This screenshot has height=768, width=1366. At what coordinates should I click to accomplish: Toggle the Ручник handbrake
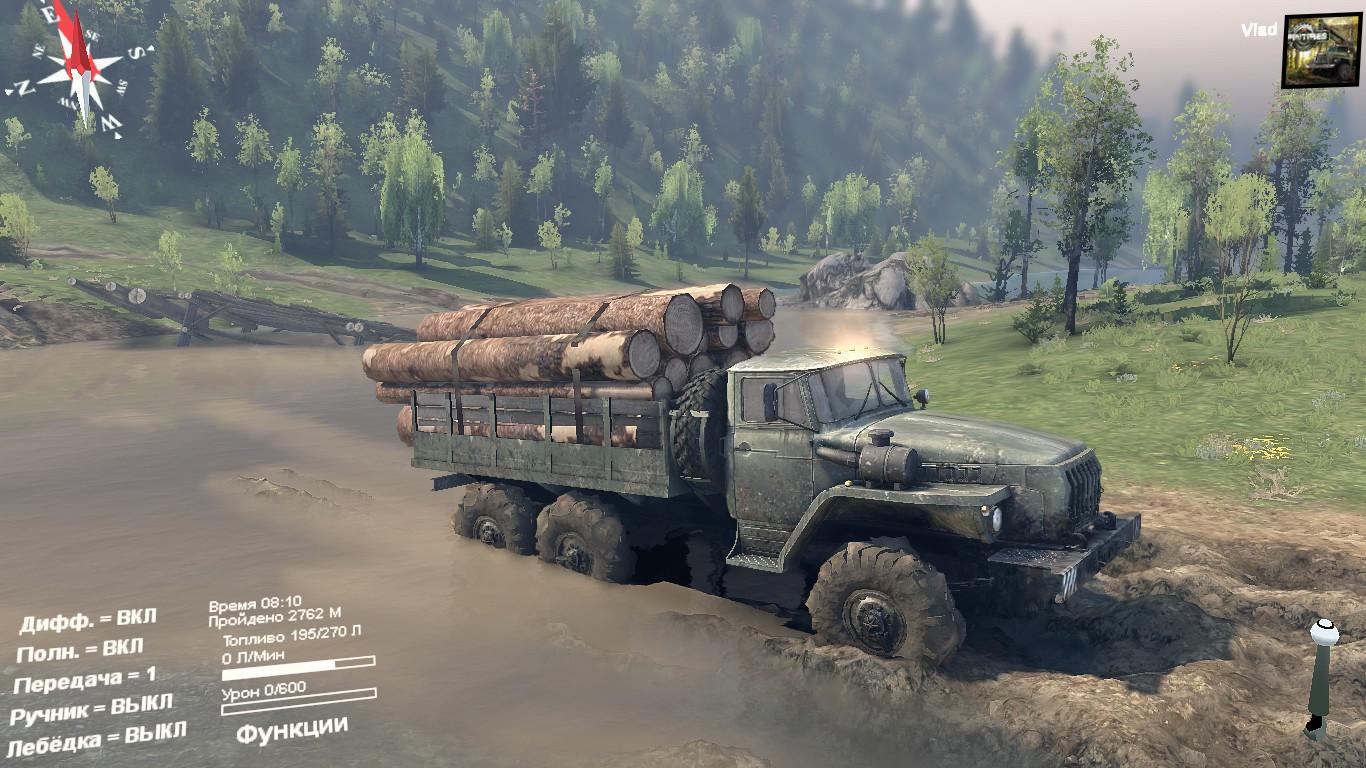click(x=91, y=710)
